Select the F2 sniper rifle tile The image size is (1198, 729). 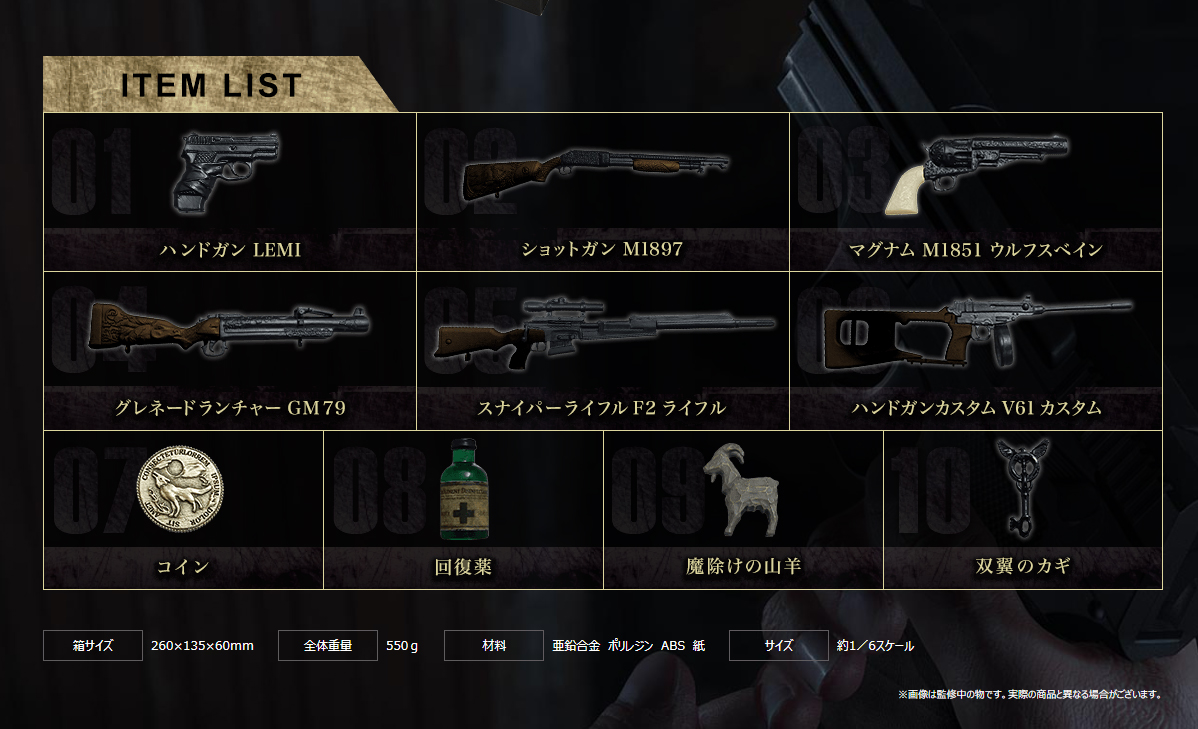click(602, 350)
